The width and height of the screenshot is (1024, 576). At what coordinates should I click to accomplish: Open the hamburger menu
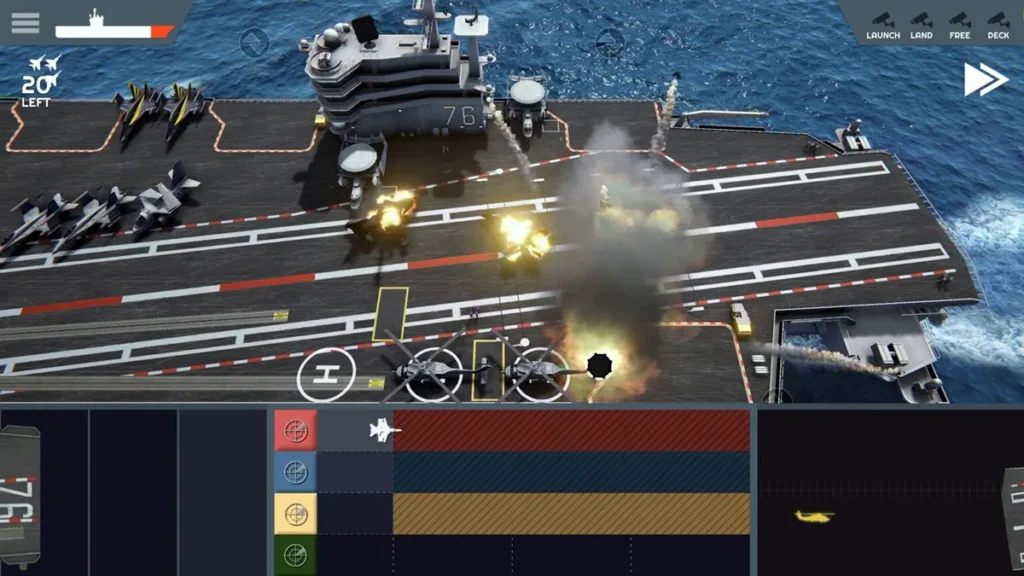25,22
